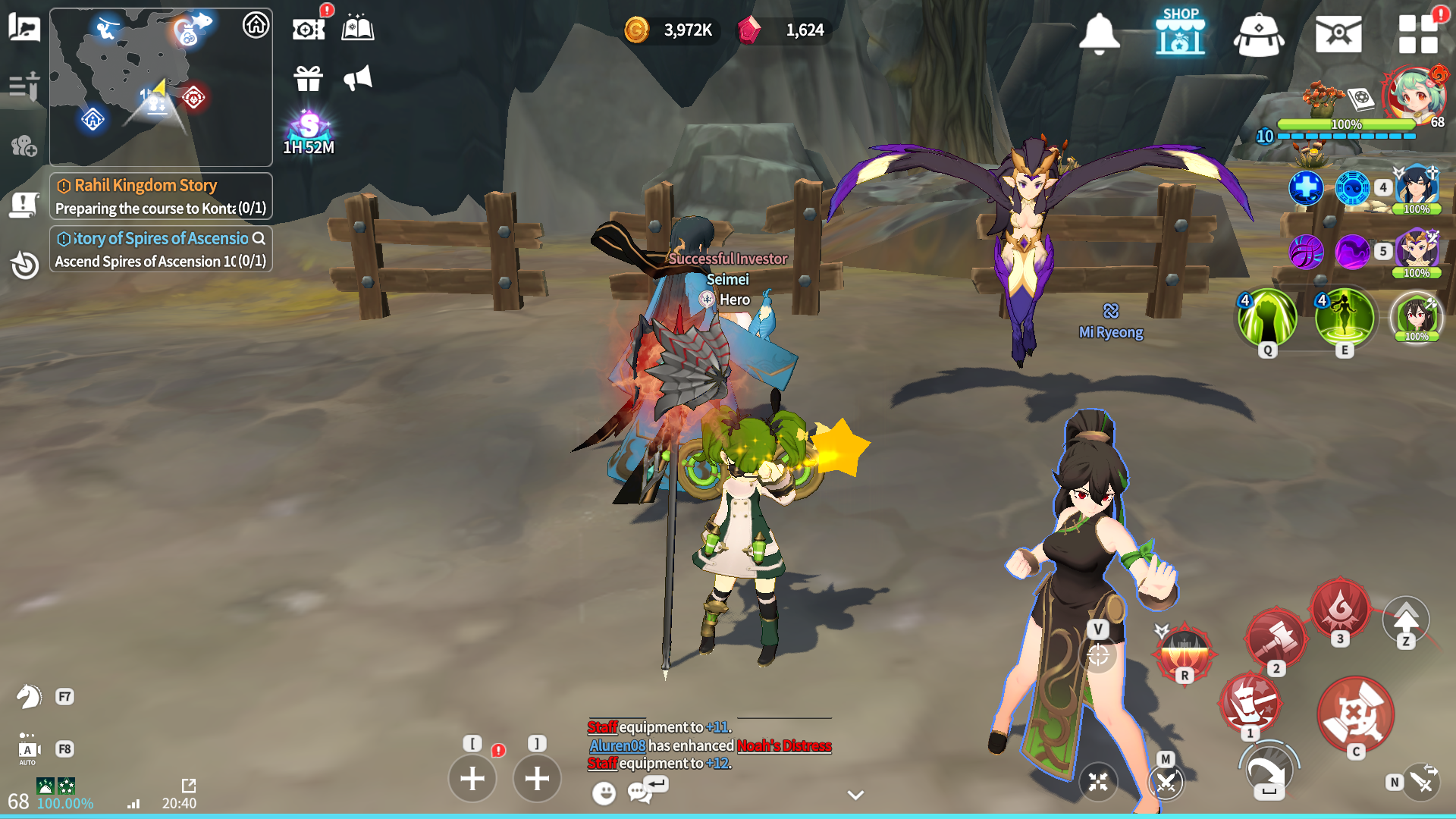Open the gift box rewards icon

[x=309, y=78]
